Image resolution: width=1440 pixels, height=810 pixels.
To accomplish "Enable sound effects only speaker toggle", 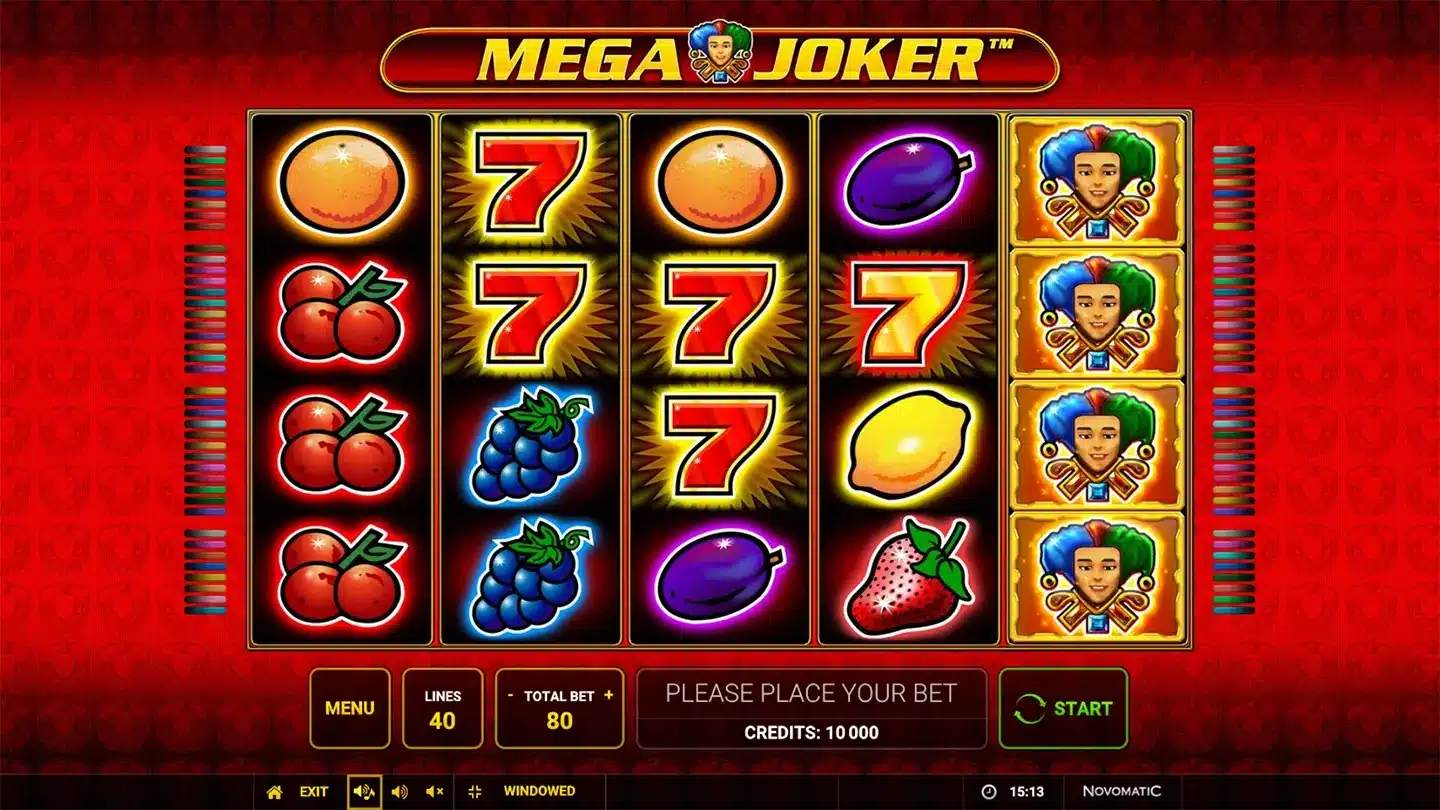I will [x=400, y=791].
